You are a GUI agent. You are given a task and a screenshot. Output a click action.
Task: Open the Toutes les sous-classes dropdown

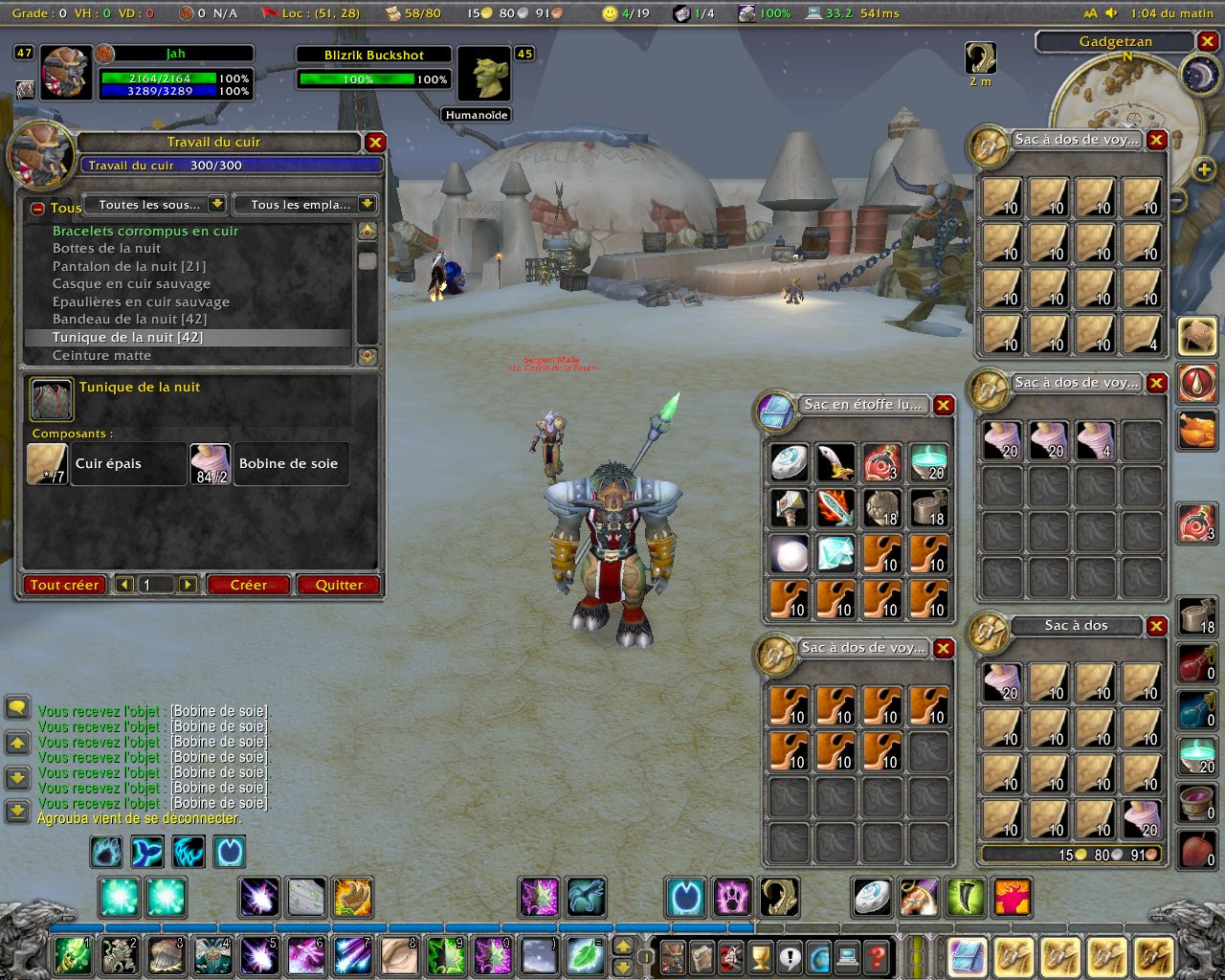coord(217,204)
